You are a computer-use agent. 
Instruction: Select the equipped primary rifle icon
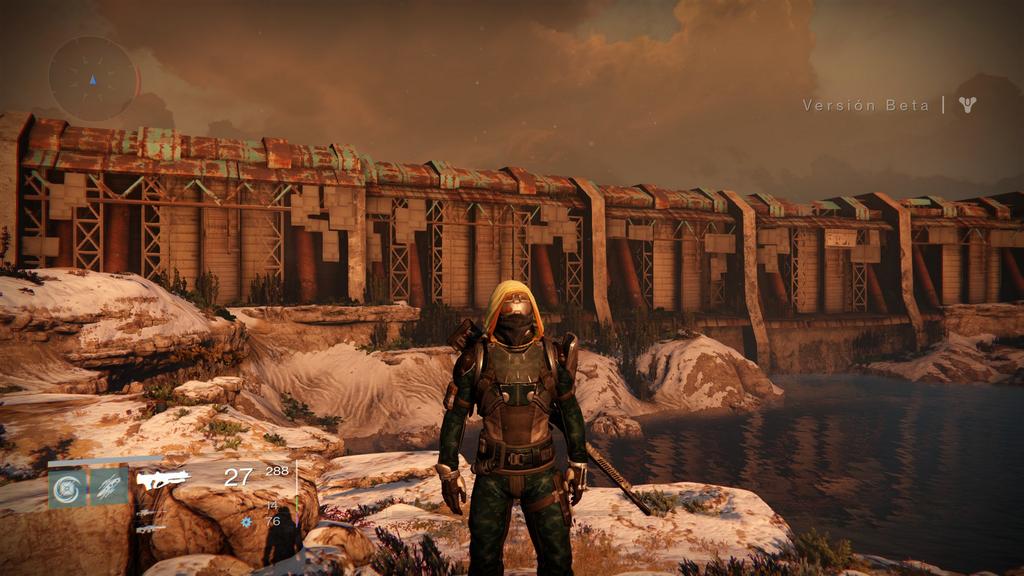(x=163, y=480)
